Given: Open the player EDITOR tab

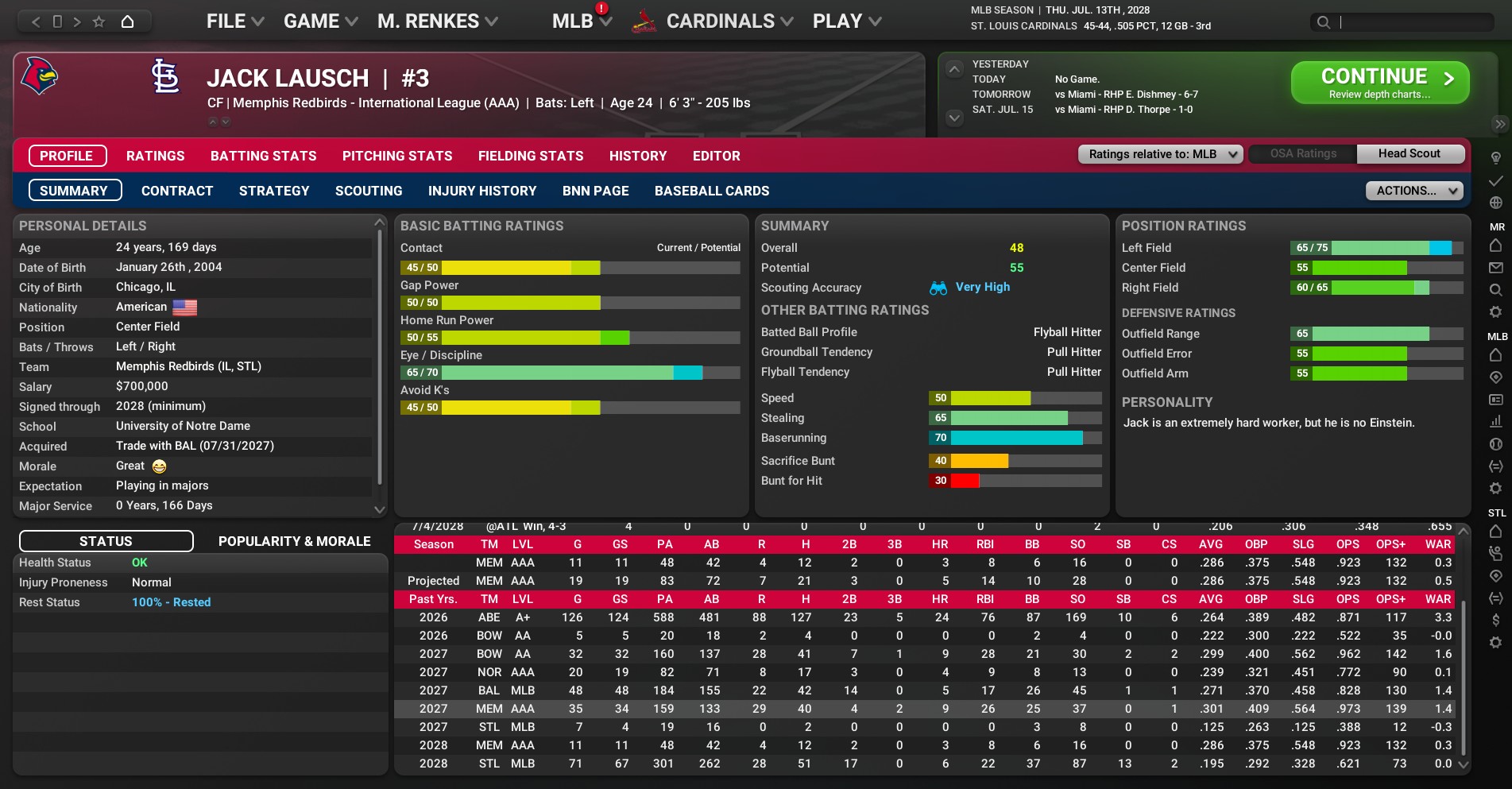Looking at the screenshot, I should point(716,156).
